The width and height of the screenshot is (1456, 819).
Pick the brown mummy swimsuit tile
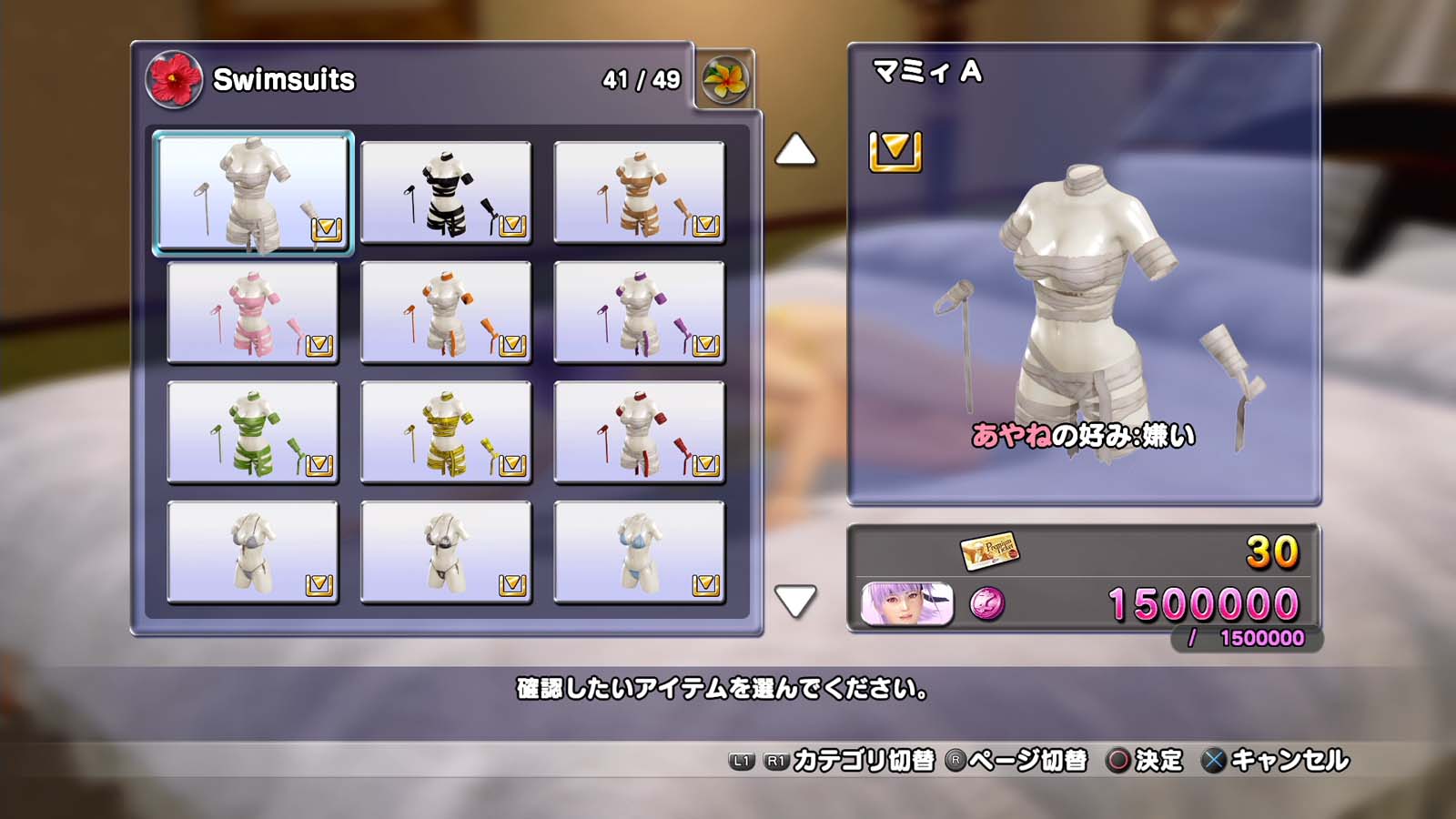[x=639, y=193]
